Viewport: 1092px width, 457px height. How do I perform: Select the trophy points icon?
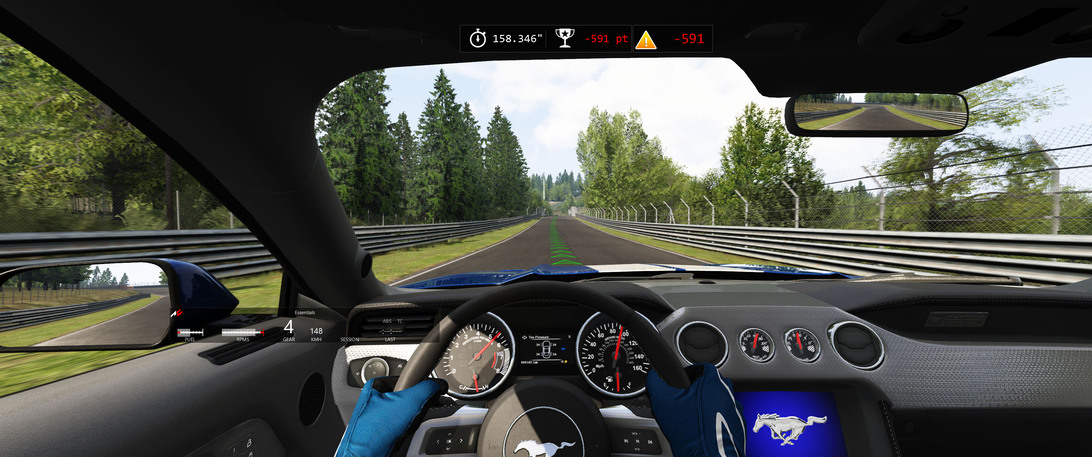click(x=565, y=39)
